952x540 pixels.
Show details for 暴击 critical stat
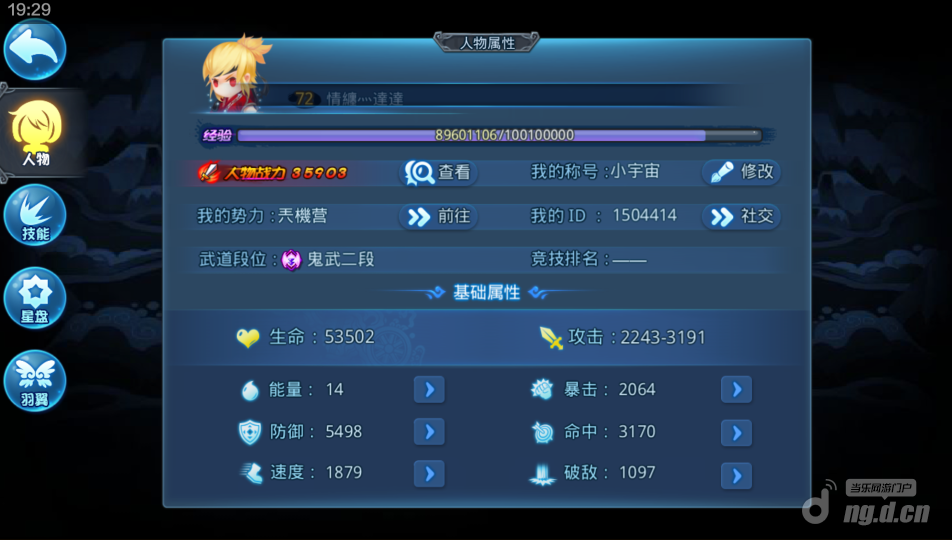click(736, 389)
